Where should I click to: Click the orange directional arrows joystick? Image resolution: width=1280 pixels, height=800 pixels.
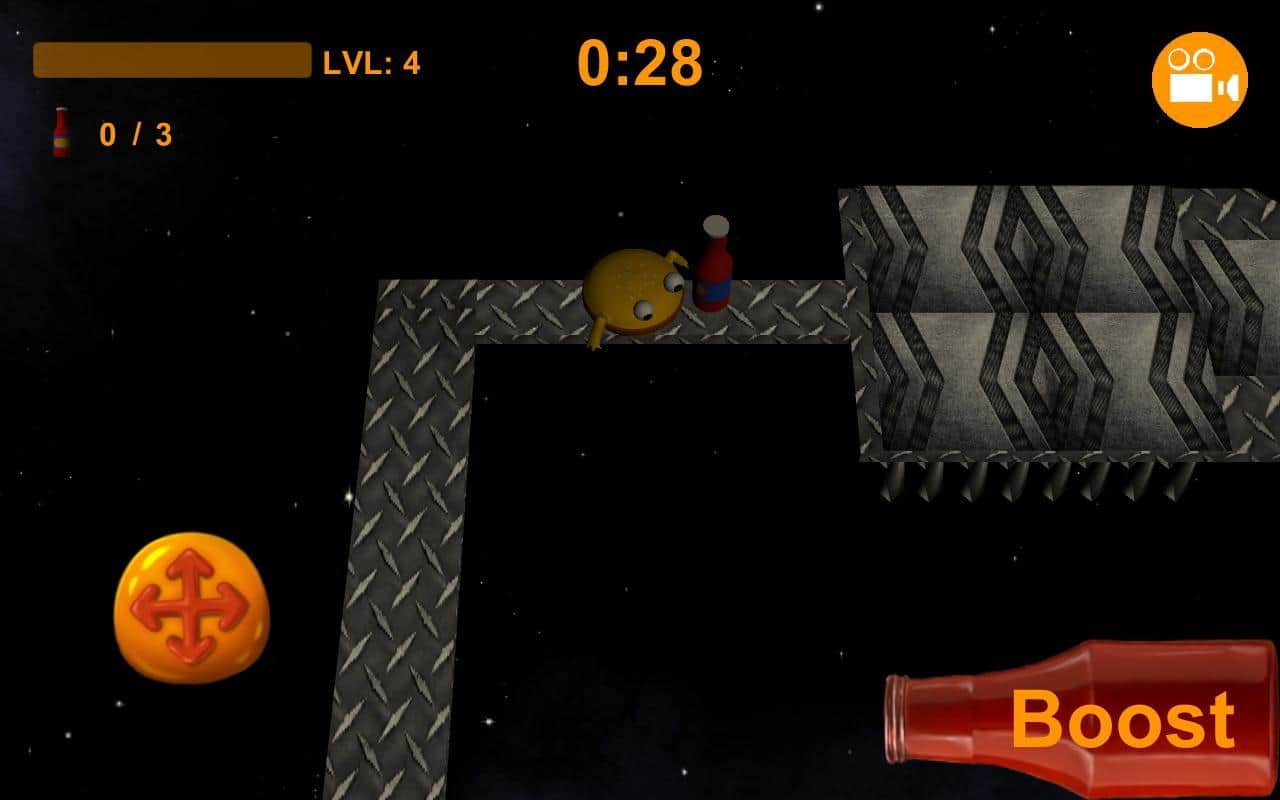click(x=190, y=607)
